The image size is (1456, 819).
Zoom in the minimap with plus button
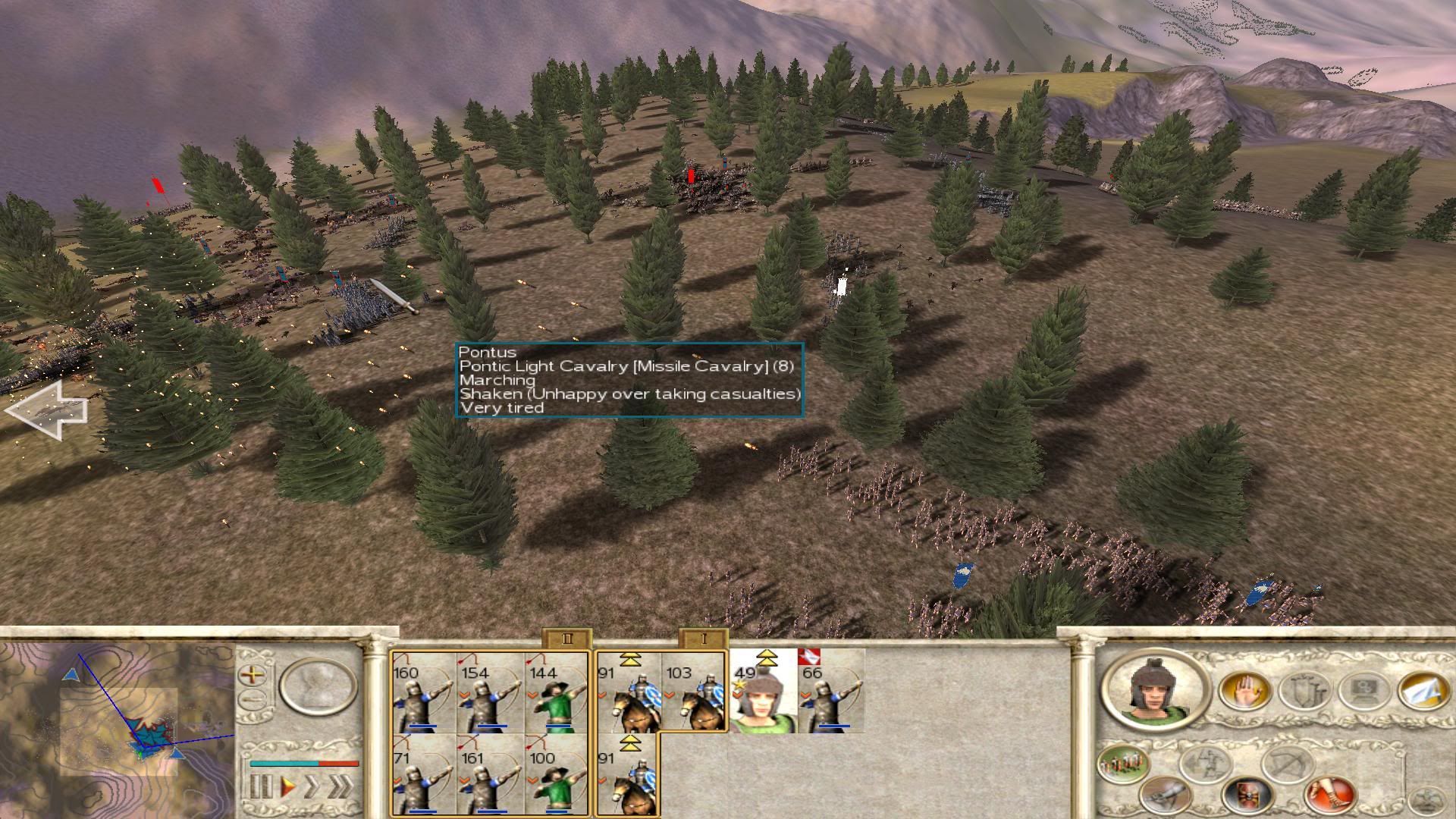253,673
